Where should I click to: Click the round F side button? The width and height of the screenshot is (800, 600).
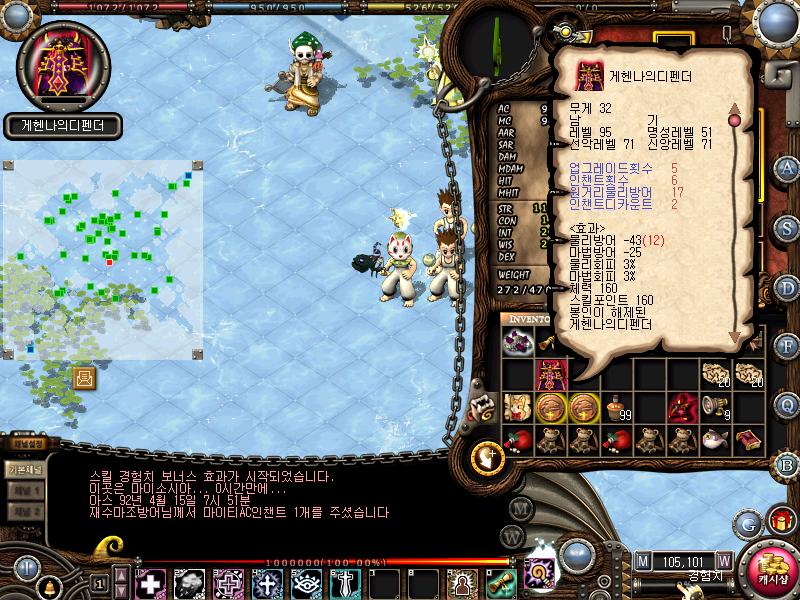tap(787, 345)
